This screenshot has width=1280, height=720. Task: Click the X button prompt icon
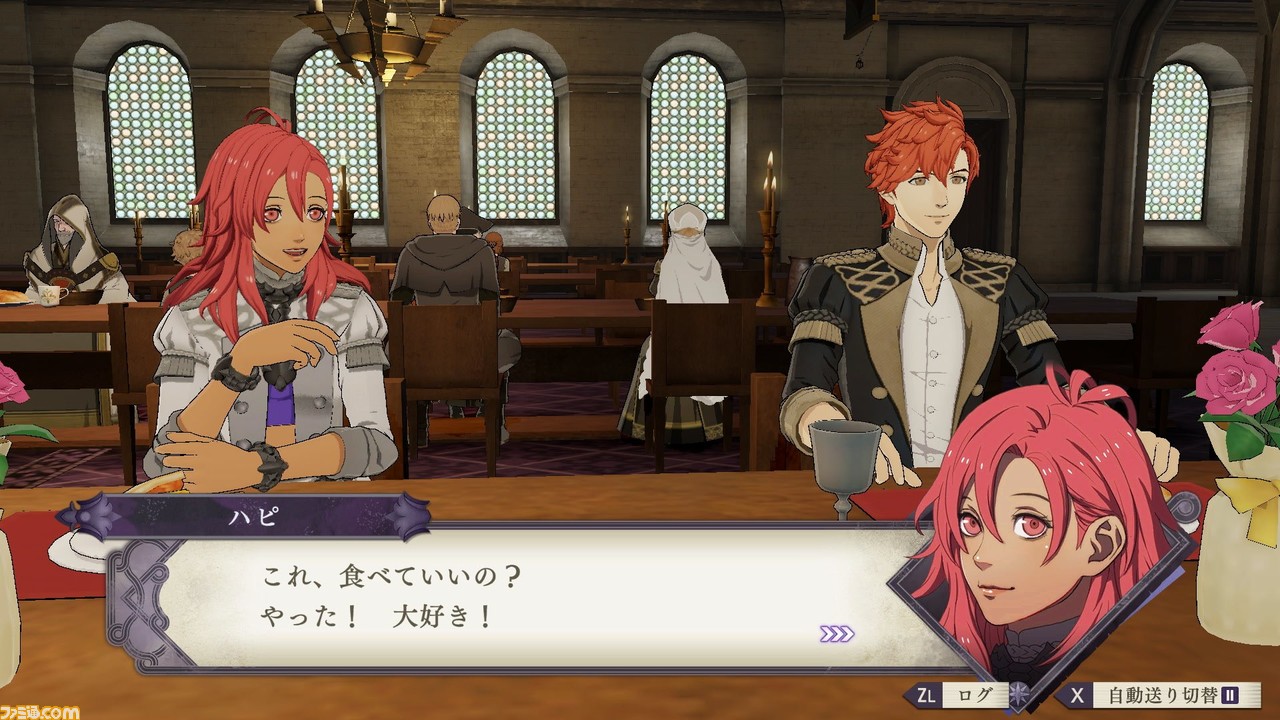[x=1078, y=692]
